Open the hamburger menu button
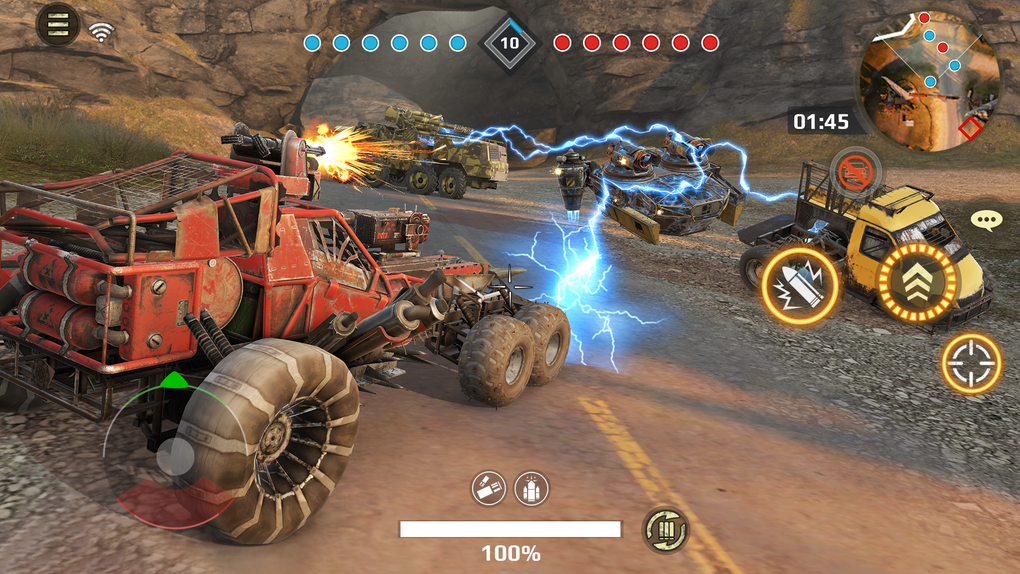The height and width of the screenshot is (574, 1020). [57, 24]
